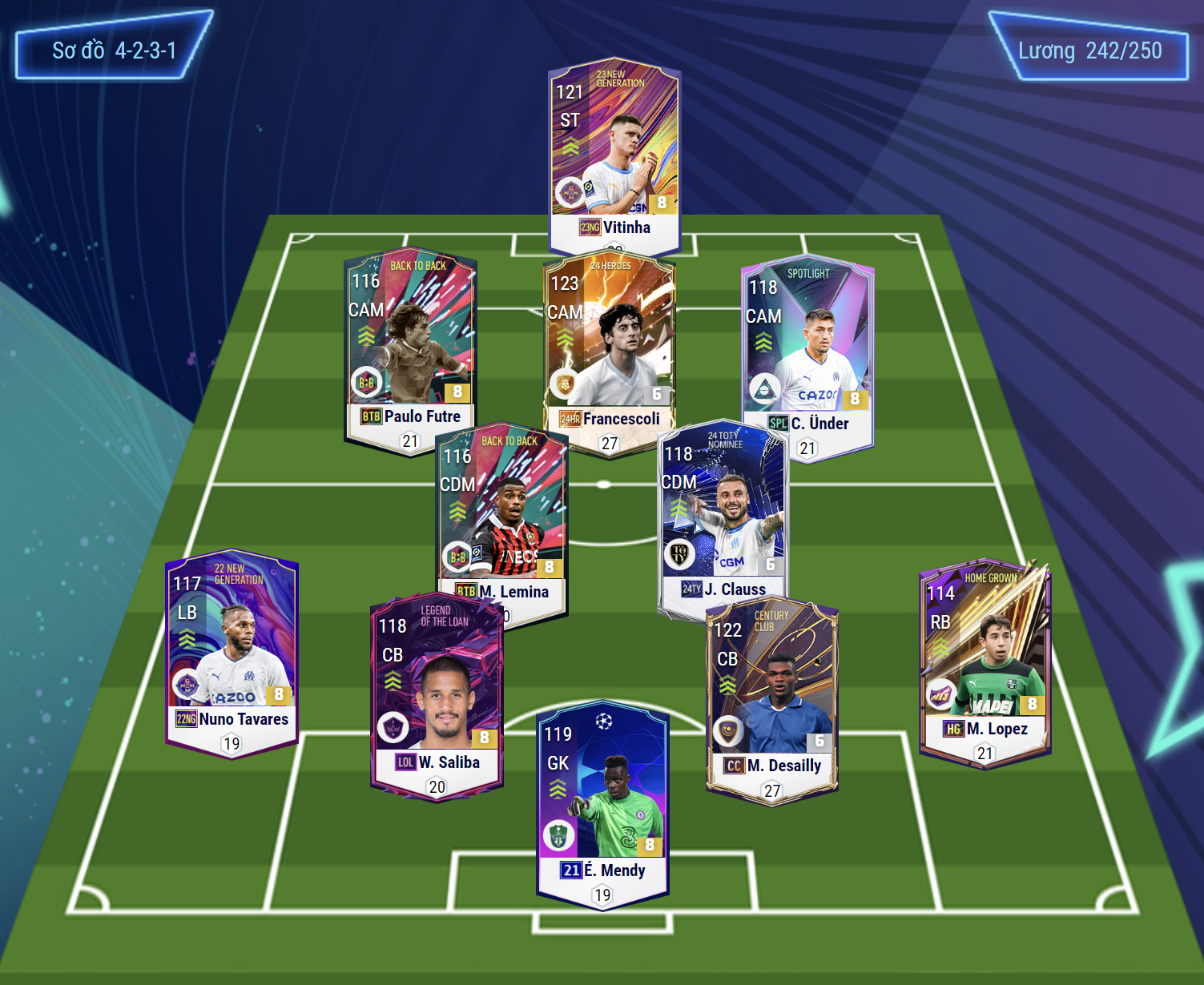Select W. Saliba's centre back card

pos(437,689)
